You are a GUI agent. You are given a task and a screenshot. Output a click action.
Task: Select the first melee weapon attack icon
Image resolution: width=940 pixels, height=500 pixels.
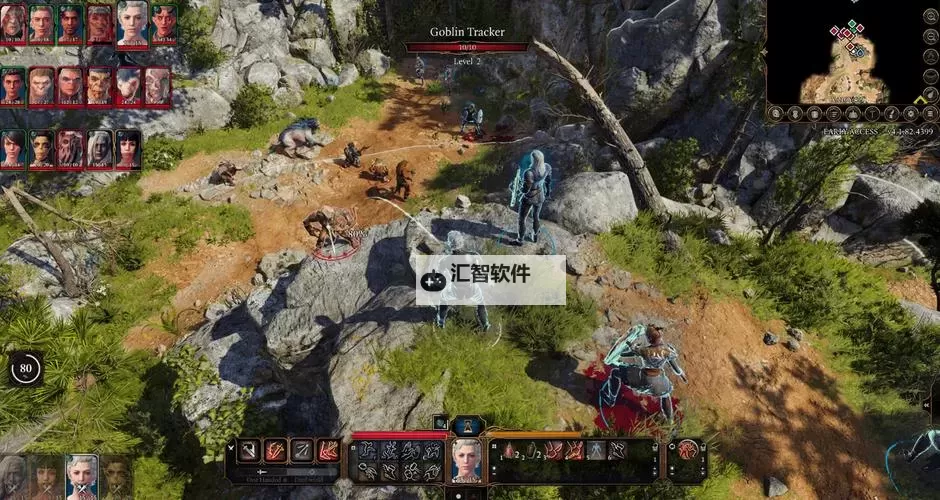250,450
